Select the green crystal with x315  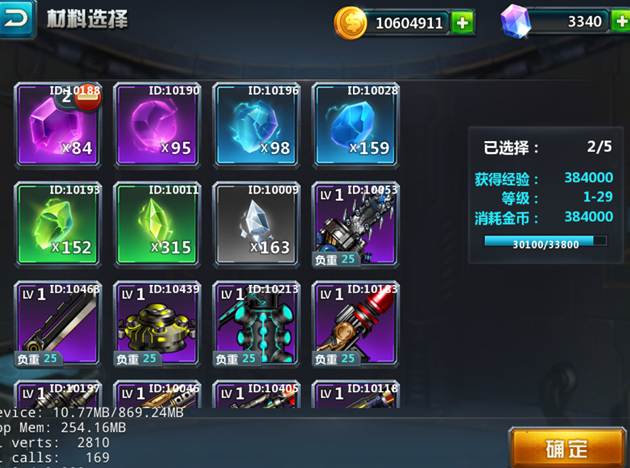[156, 224]
